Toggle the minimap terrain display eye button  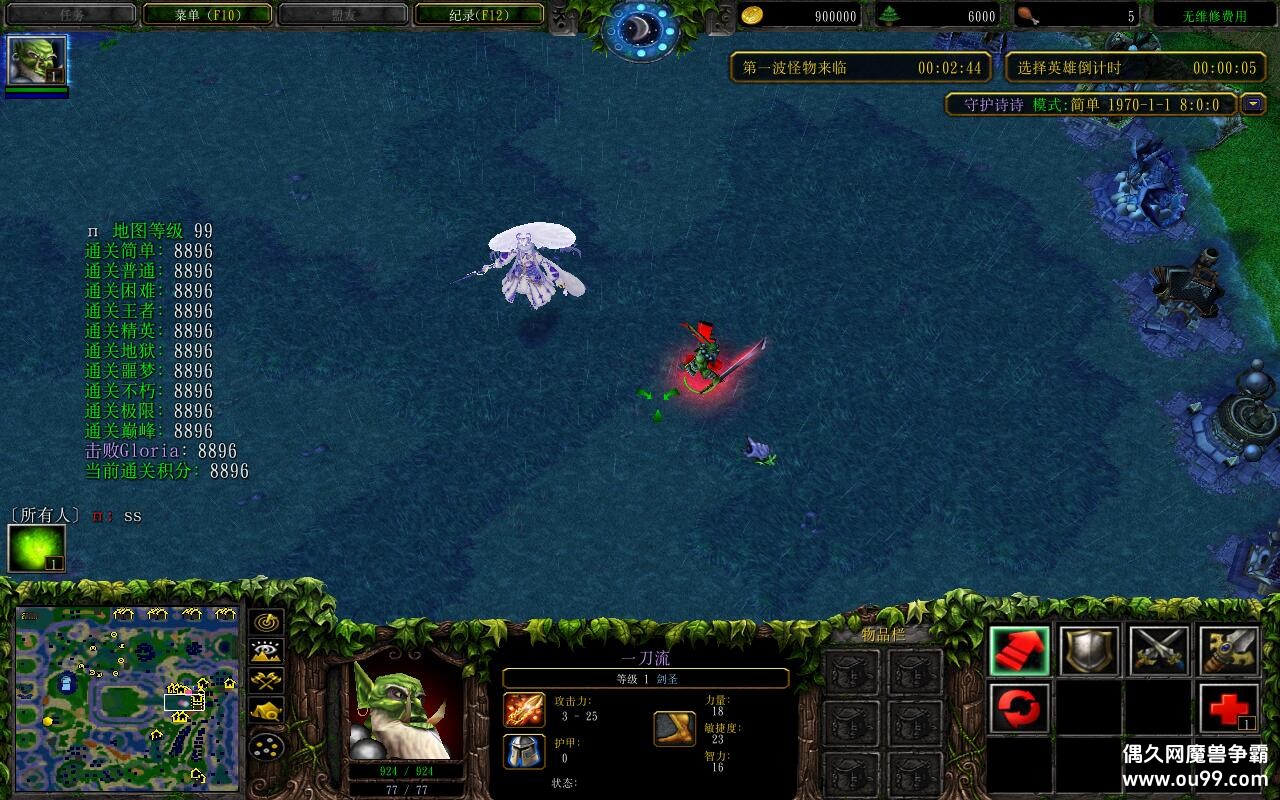coord(267,652)
